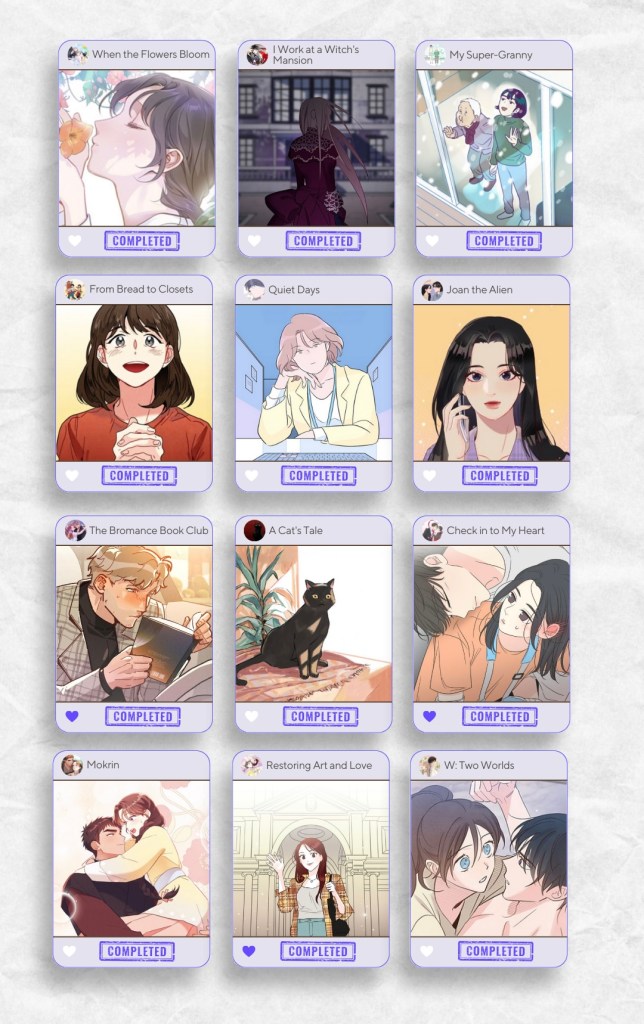Select the Joan the Alien card

[491, 382]
